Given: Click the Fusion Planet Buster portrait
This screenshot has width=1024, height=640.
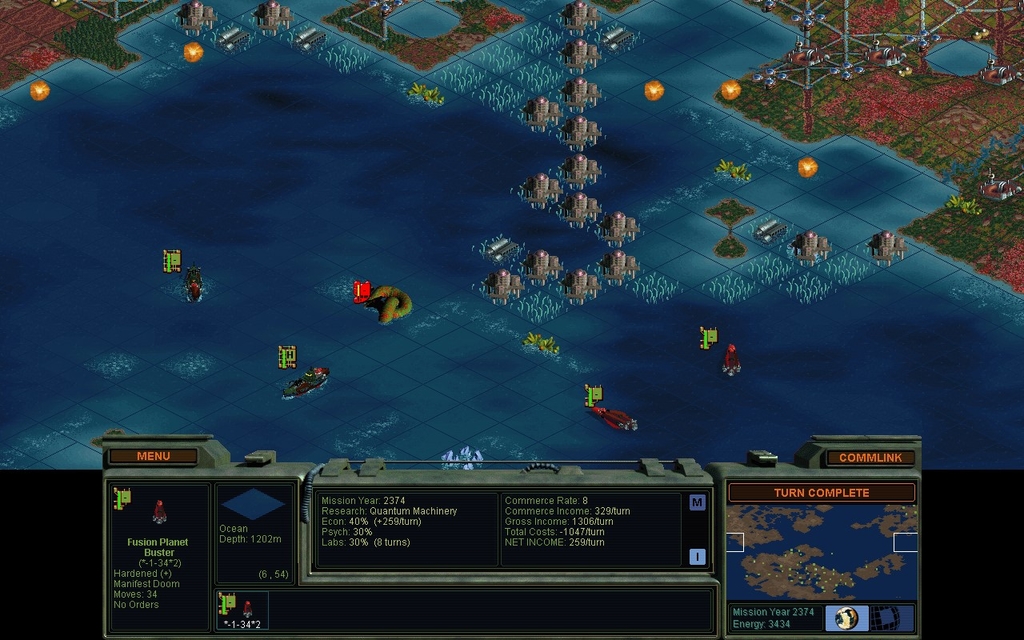Looking at the screenshot, I should [x=158, y=512].
